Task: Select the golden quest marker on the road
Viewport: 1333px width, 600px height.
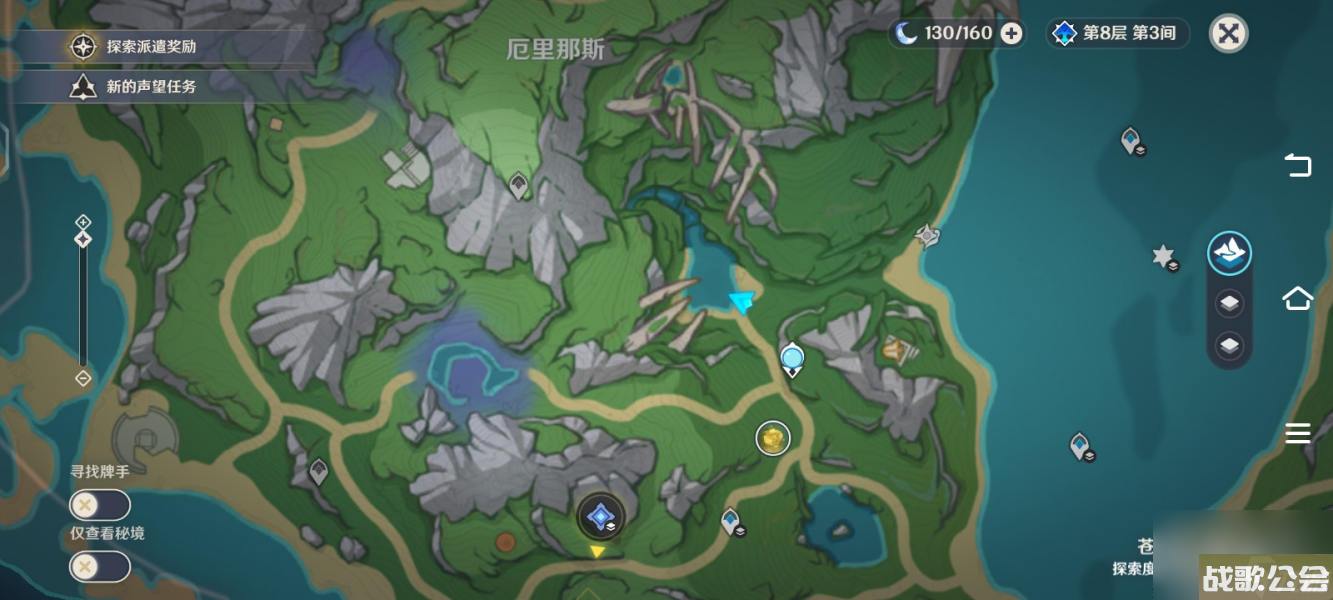Action: click(772, 437)
